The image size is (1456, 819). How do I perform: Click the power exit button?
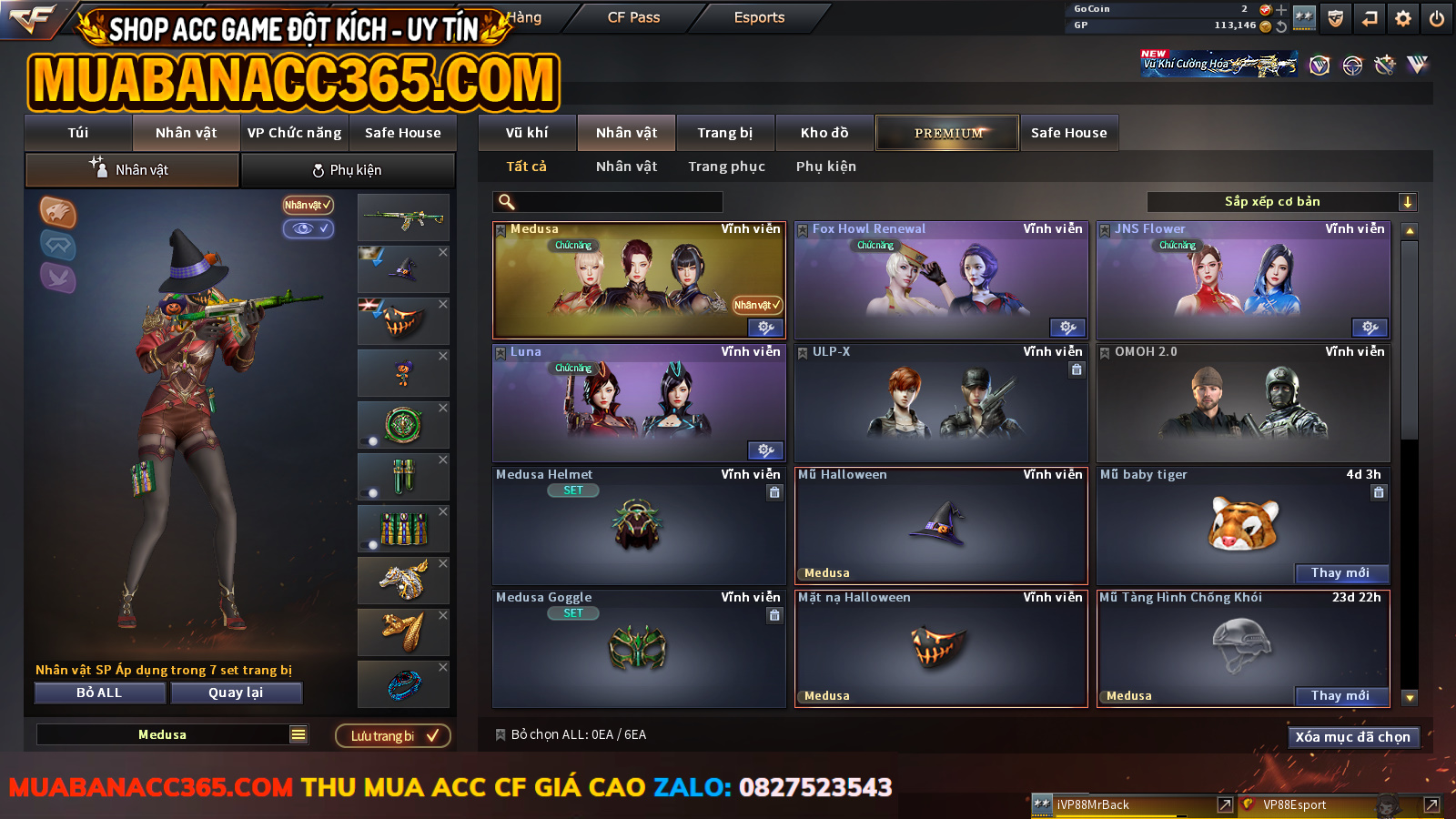[1437, 18]
